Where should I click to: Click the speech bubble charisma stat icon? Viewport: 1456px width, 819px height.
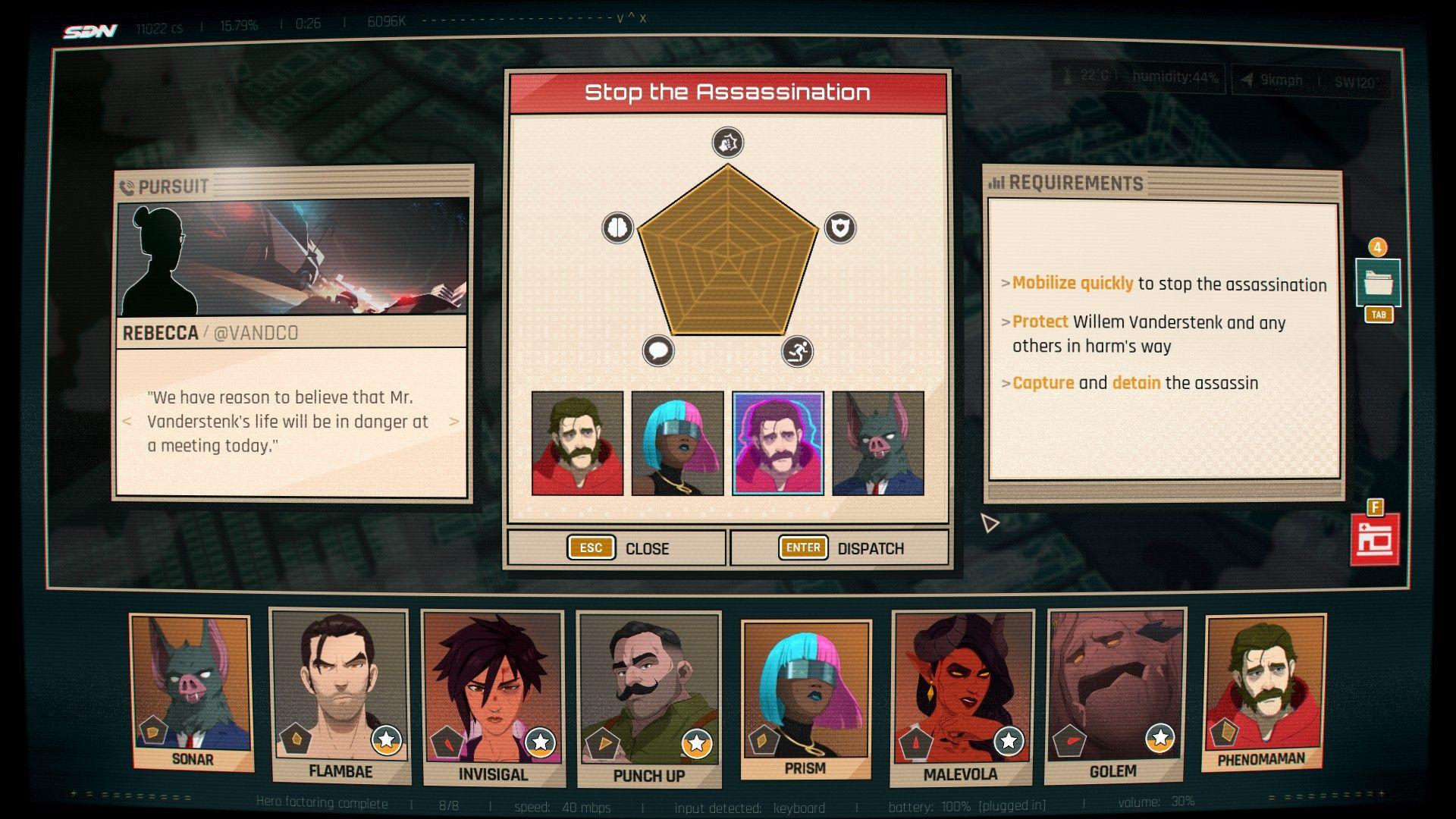pos(659,349)
